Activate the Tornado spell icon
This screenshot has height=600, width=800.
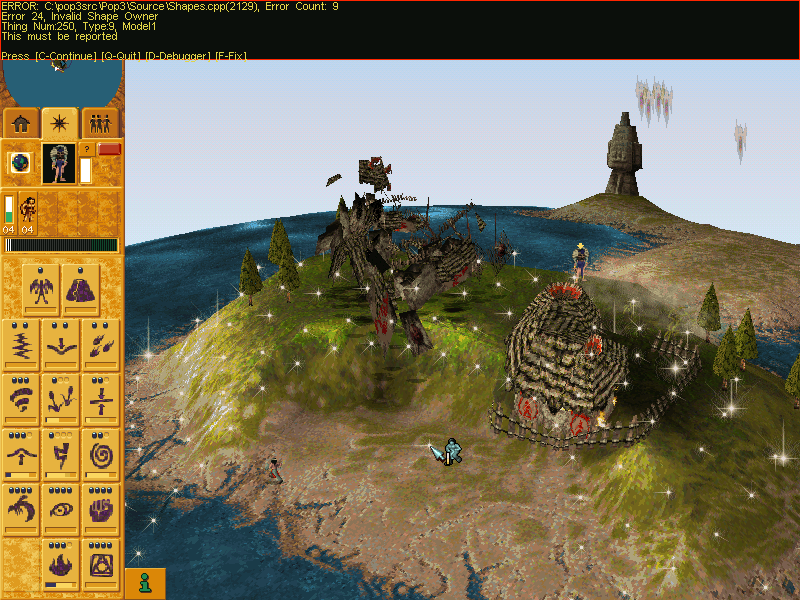coord(21,401)
